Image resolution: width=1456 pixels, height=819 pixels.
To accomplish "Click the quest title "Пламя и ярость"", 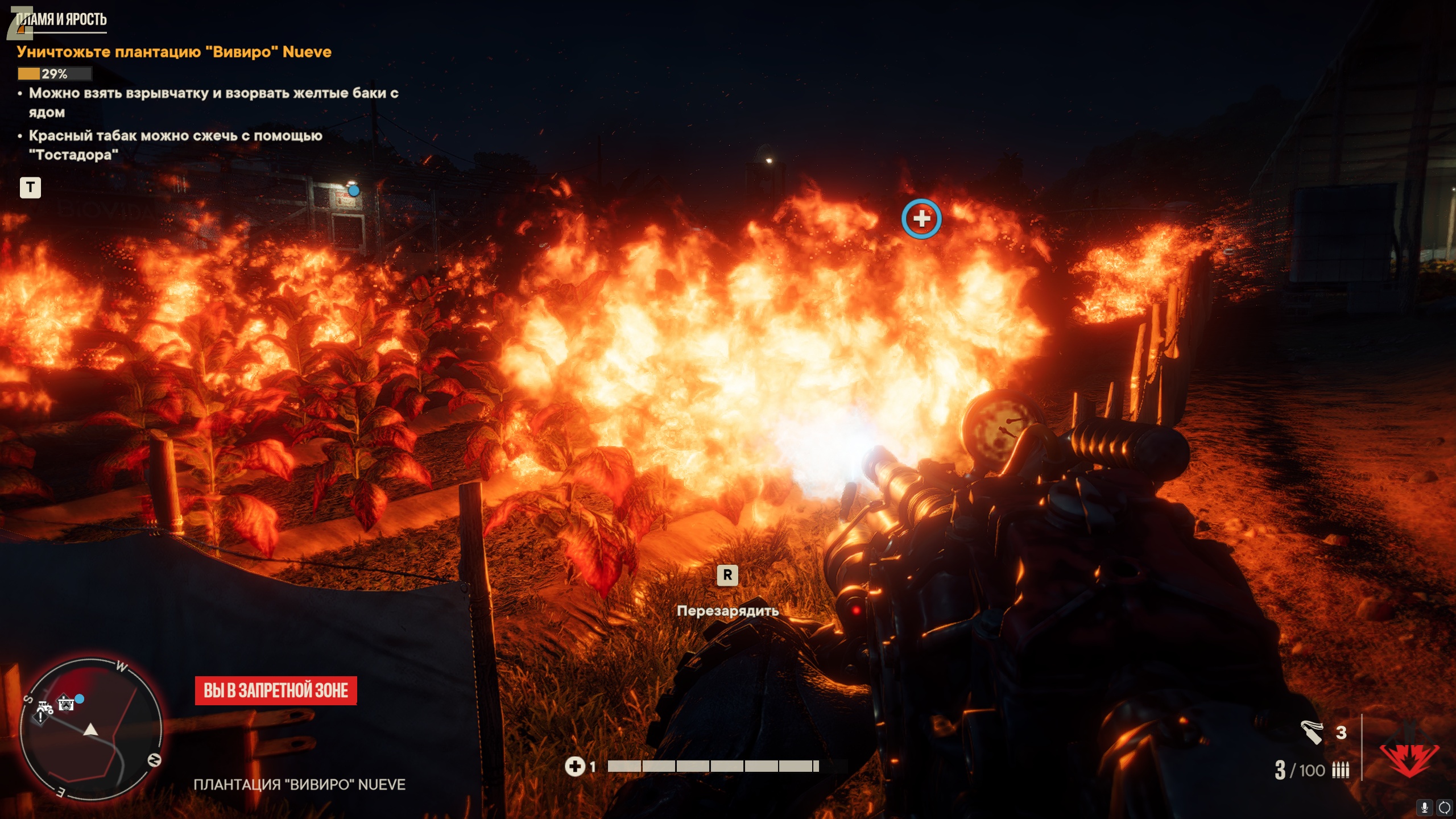I will [x=61, y=19].
